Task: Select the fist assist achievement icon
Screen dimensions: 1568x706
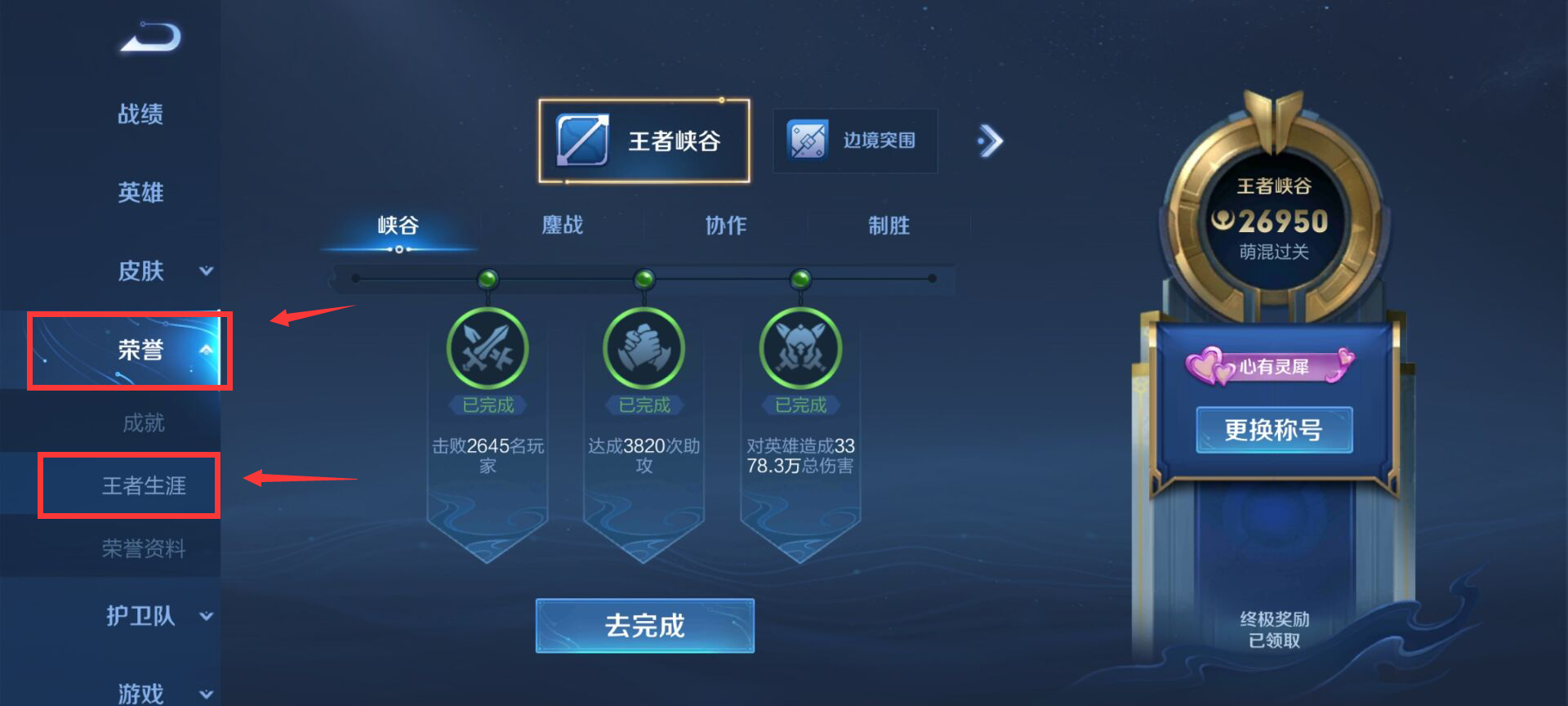Action: click(x=644, y=348)
